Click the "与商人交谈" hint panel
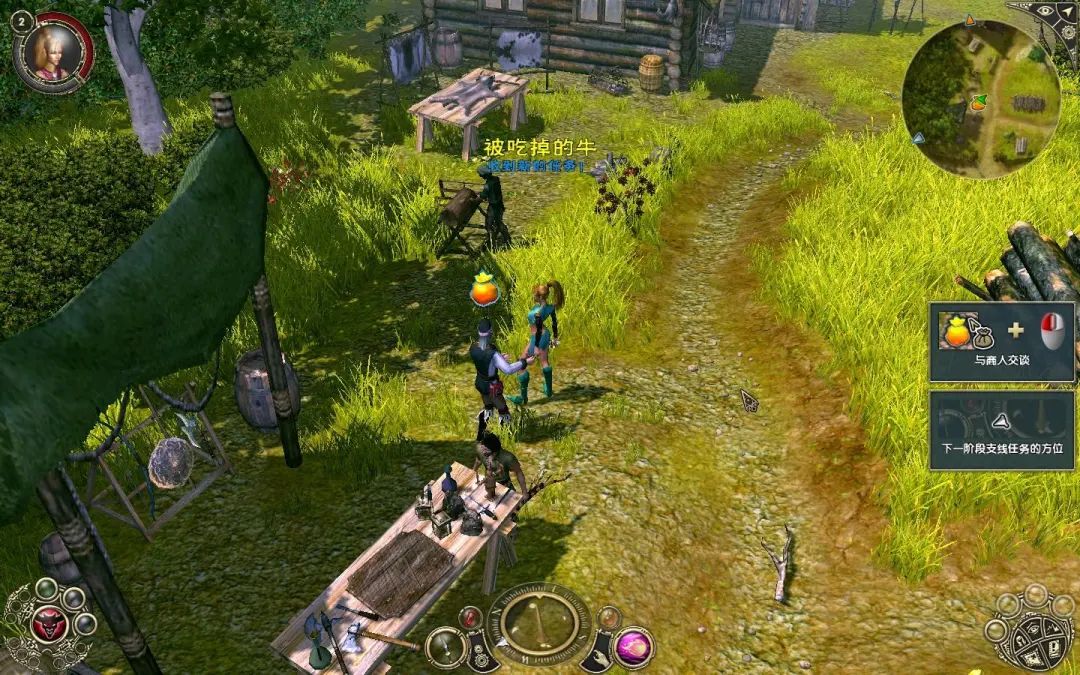Viewport: 1080px width, 675px height. click(1003, 341)
